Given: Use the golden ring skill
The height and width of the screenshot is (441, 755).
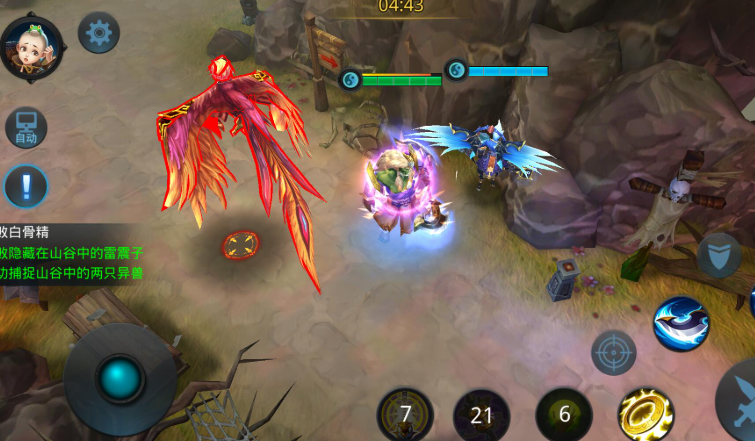Looking at the screenshot, I should coord(645,414).
